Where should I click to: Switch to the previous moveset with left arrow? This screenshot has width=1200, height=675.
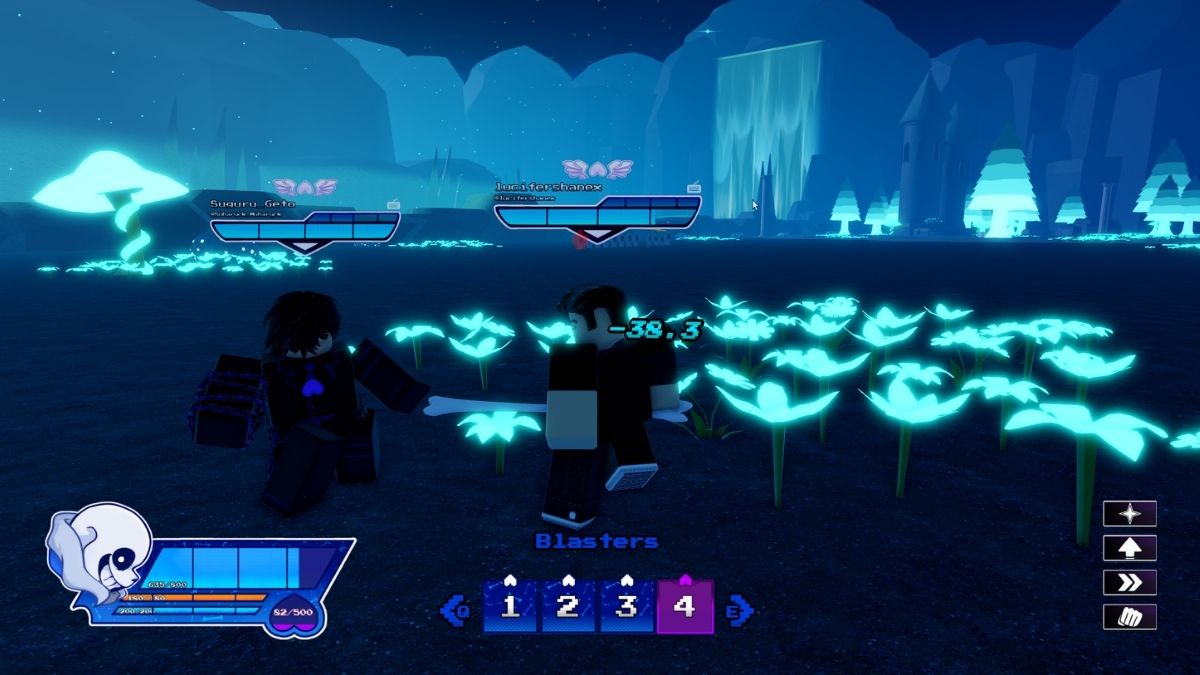click(456, 609)
